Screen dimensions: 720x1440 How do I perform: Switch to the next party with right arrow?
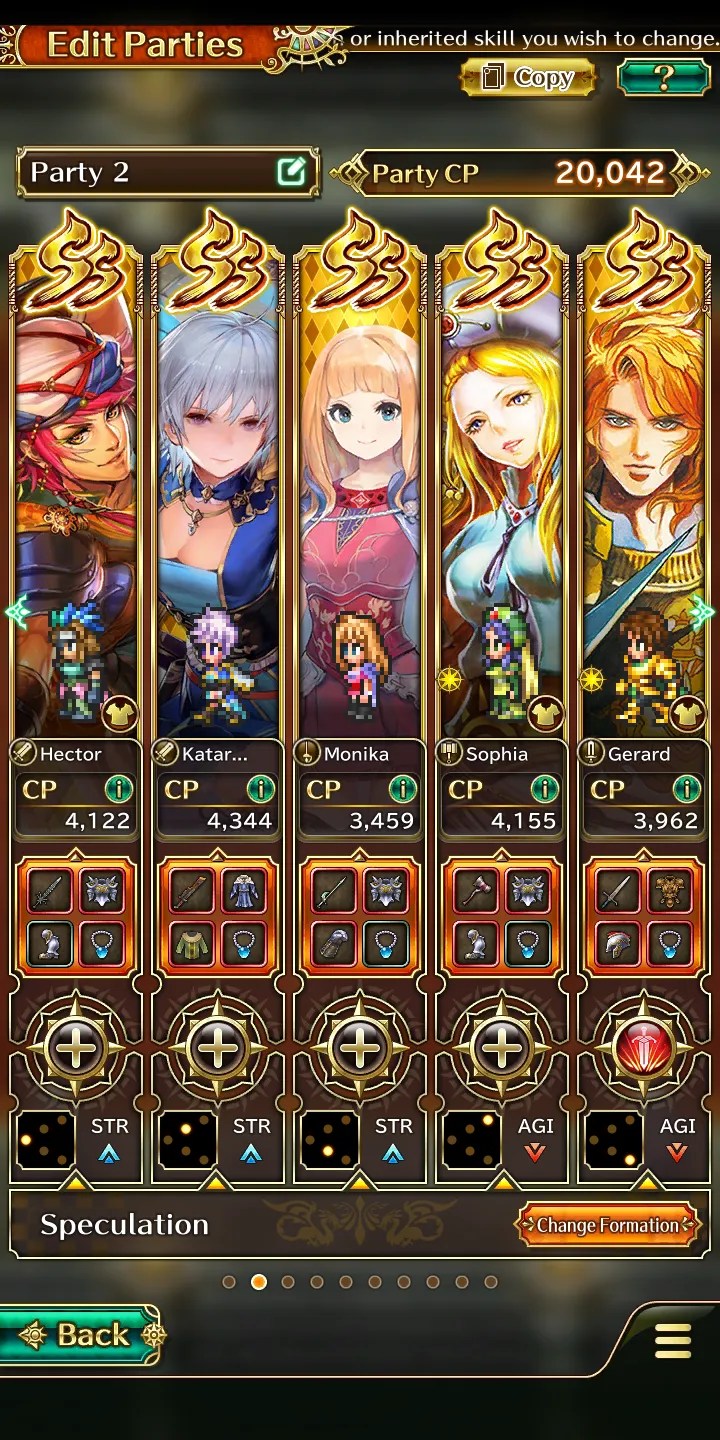click(x=704, y=611)
